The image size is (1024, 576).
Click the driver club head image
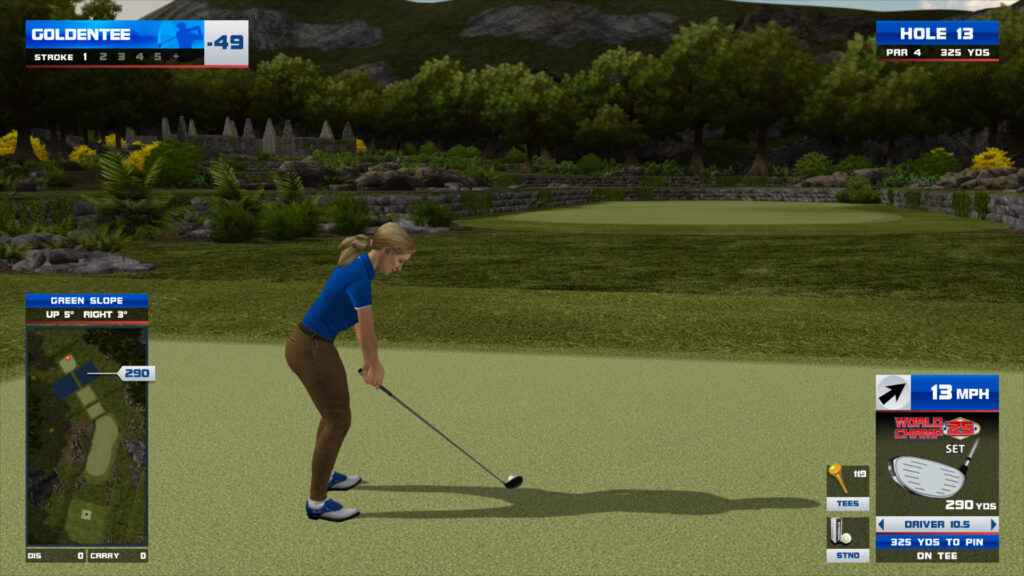point(926,475)
